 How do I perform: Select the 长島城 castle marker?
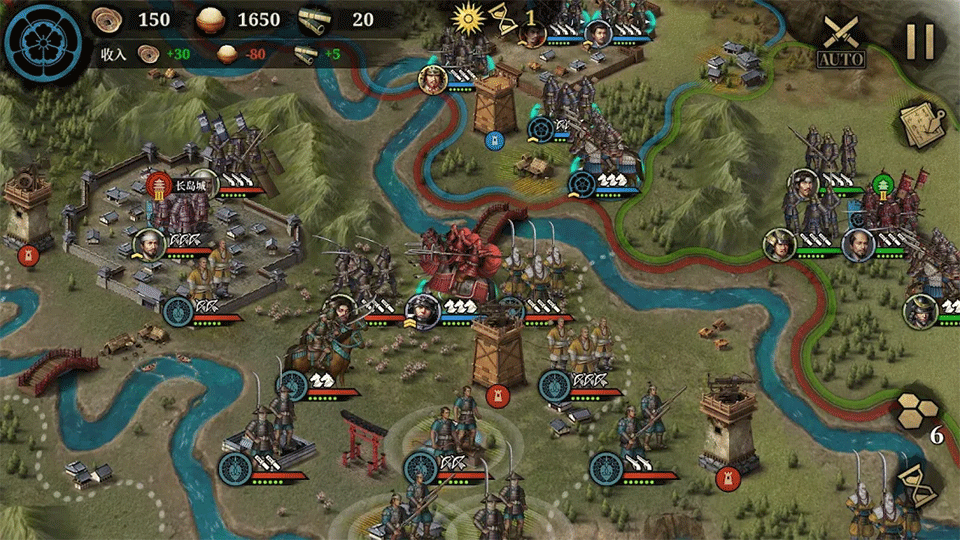click(x=160, y=185)
